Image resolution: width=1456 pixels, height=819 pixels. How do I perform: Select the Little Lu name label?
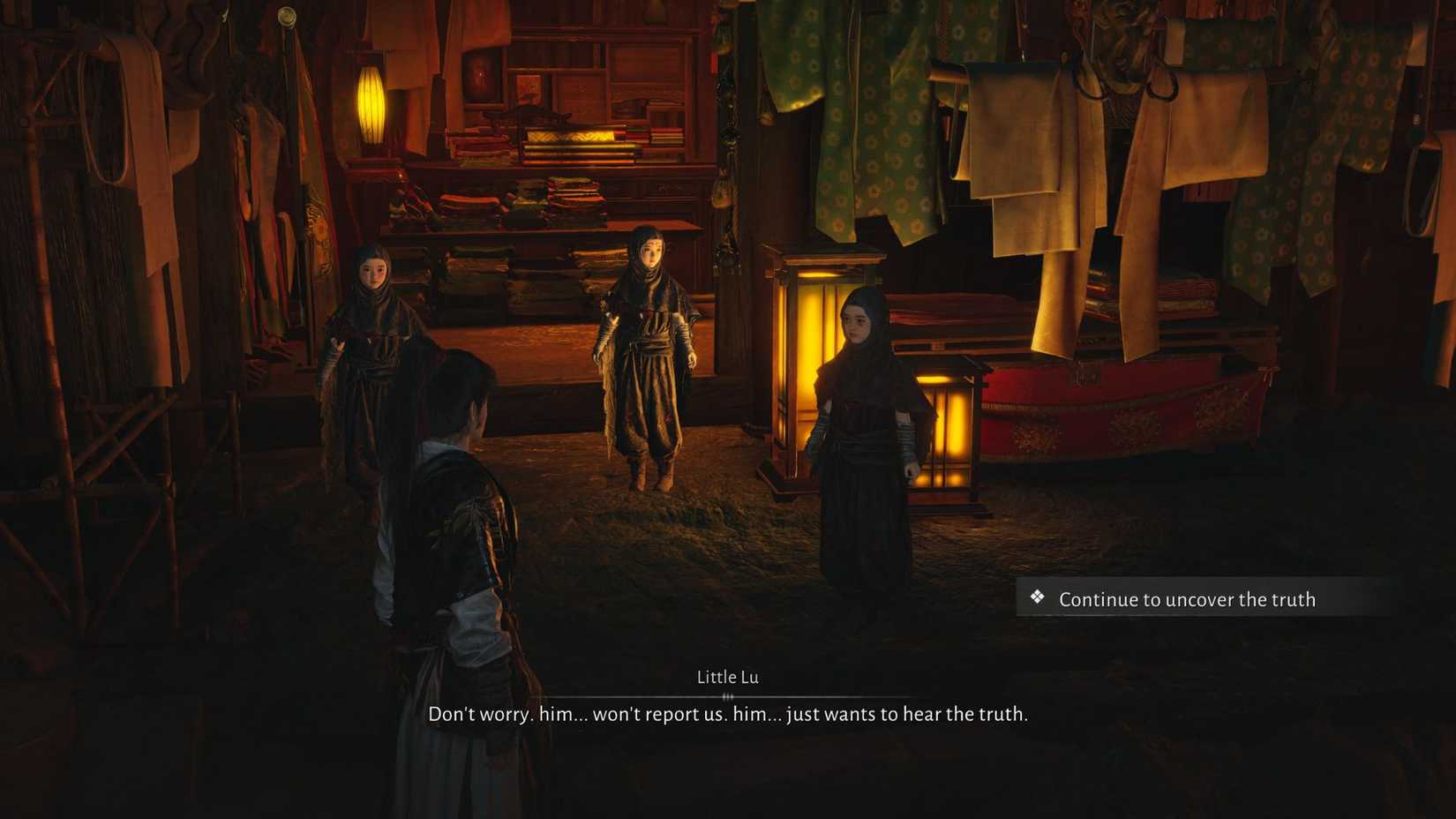pos(728,677)
